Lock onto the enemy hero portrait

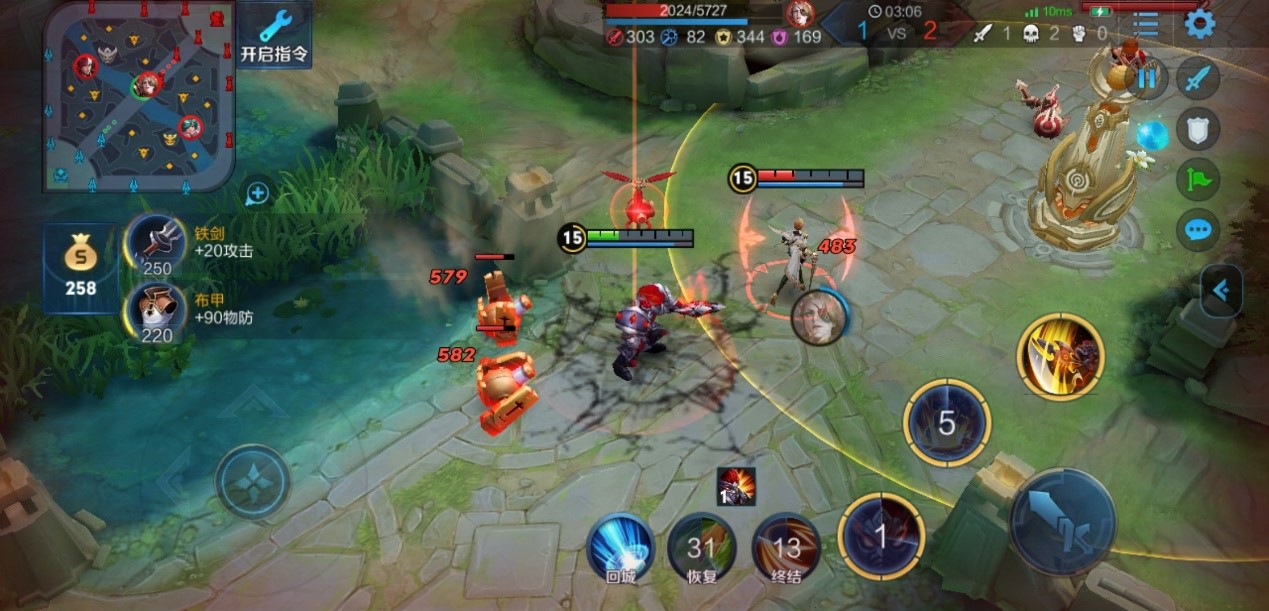click(x=819, y=318)
